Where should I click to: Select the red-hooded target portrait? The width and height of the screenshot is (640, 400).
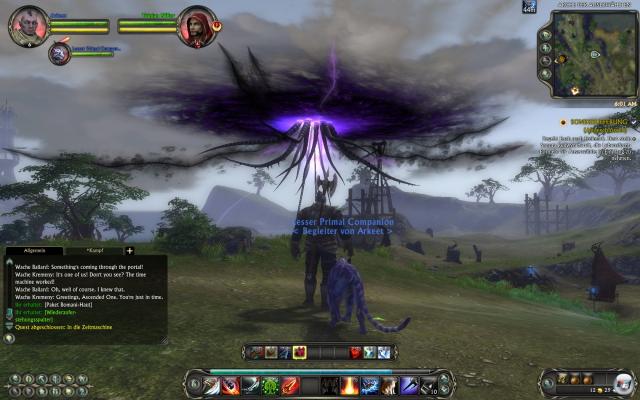point(197,25)
